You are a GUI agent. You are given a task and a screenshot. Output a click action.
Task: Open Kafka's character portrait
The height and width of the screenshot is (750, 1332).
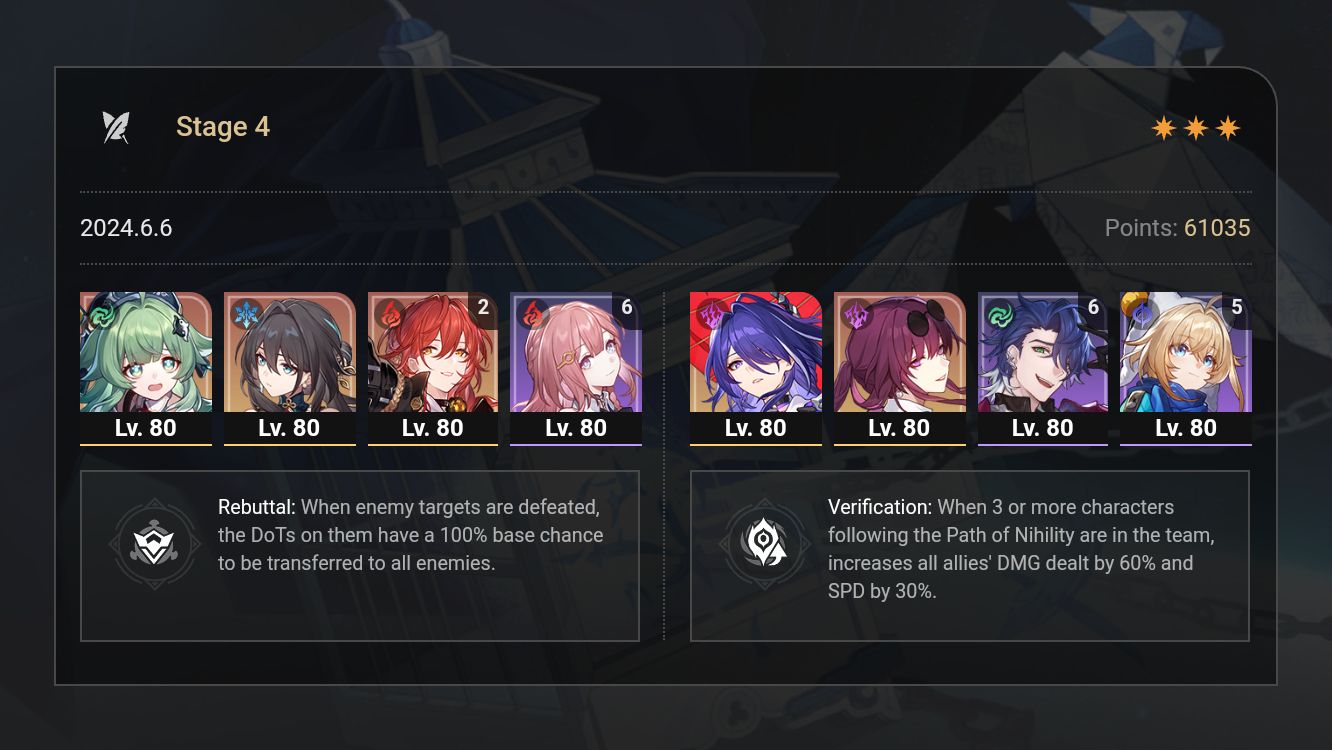point(899,360)
